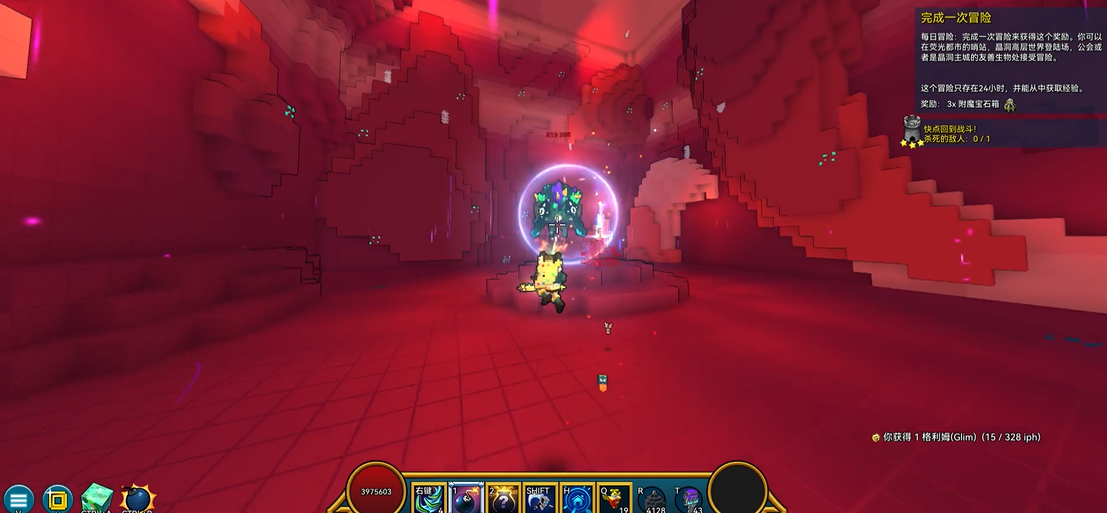This screenshot has width=1107, height=513.
Task: Open the main menu hamburger button
Action: coord(18,498)
